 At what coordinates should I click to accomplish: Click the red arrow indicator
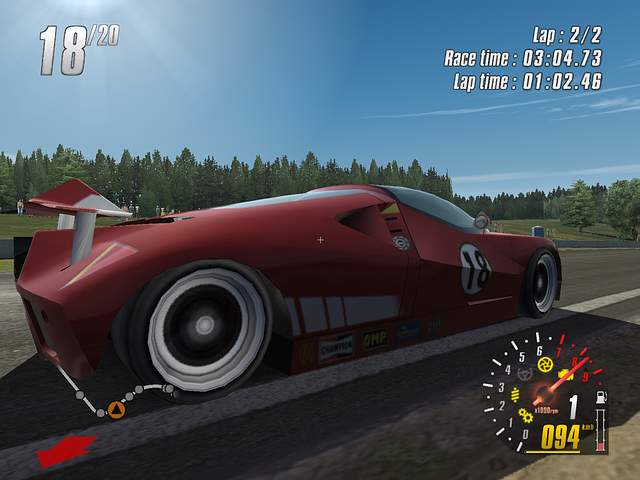point(65,450)
